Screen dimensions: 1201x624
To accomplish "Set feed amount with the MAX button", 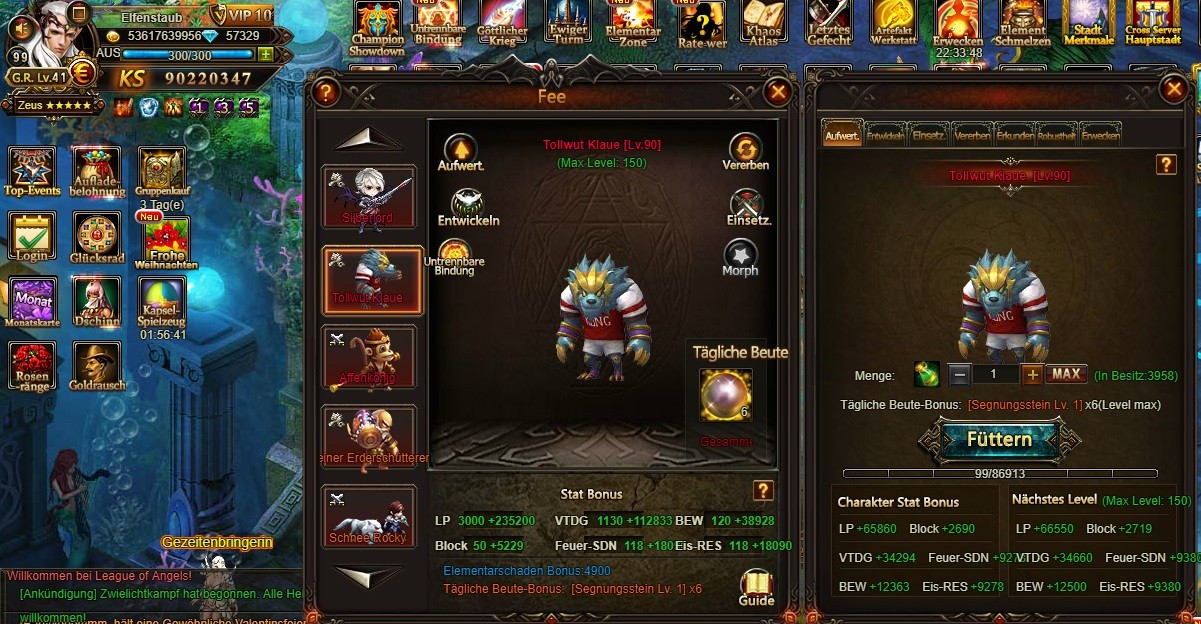I will pos(1066,374).
